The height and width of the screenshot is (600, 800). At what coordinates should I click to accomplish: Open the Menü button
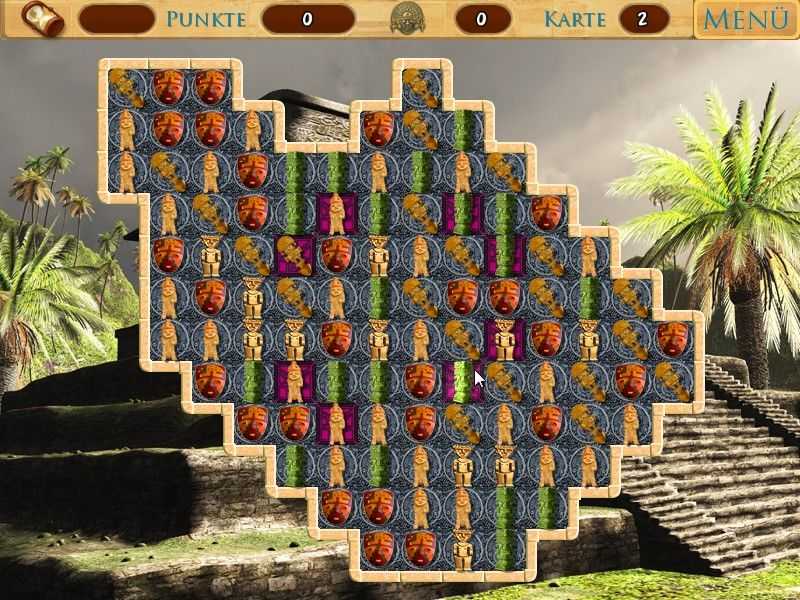(x=745, y=19)
